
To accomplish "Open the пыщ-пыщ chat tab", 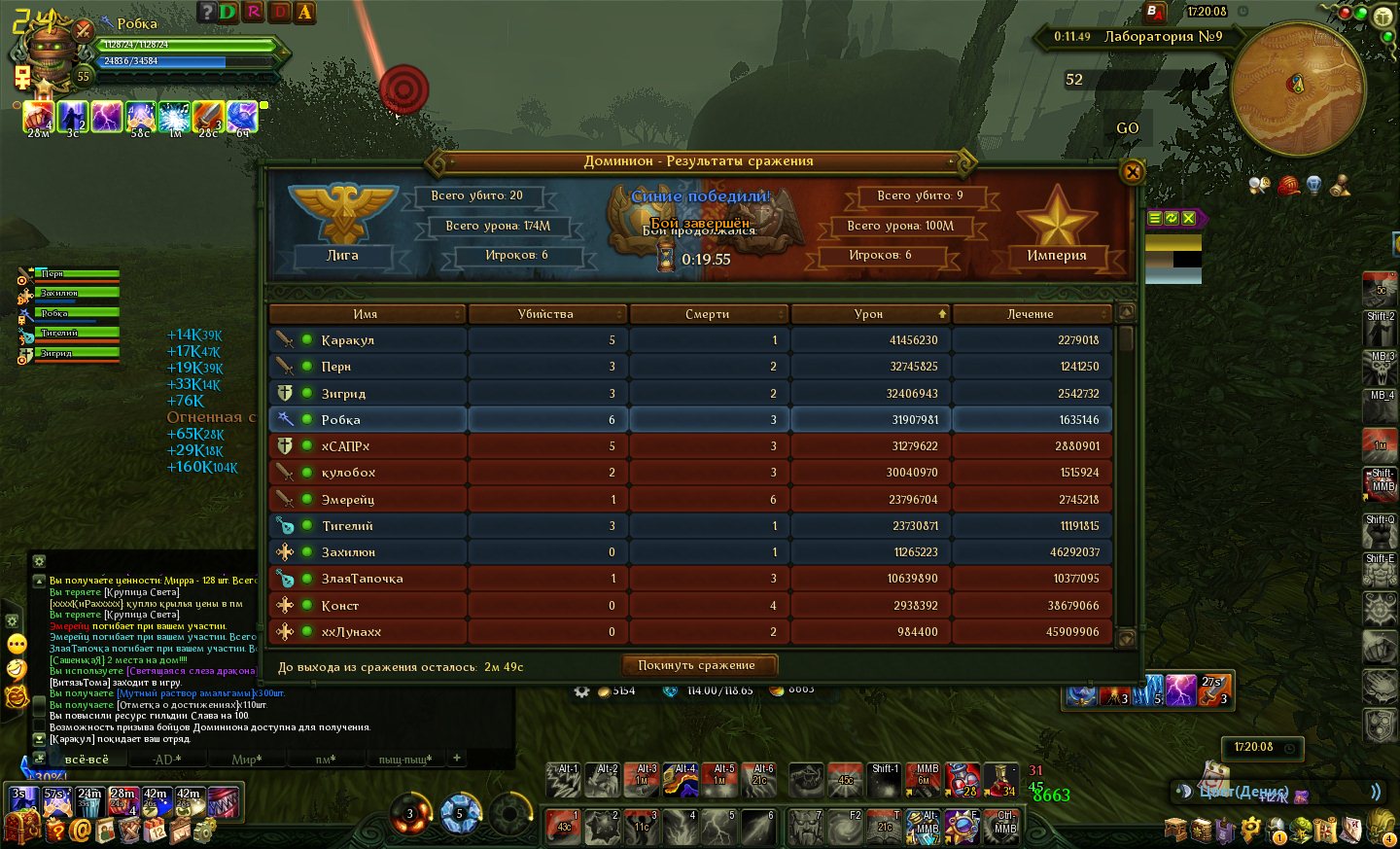I will (404, 760).
